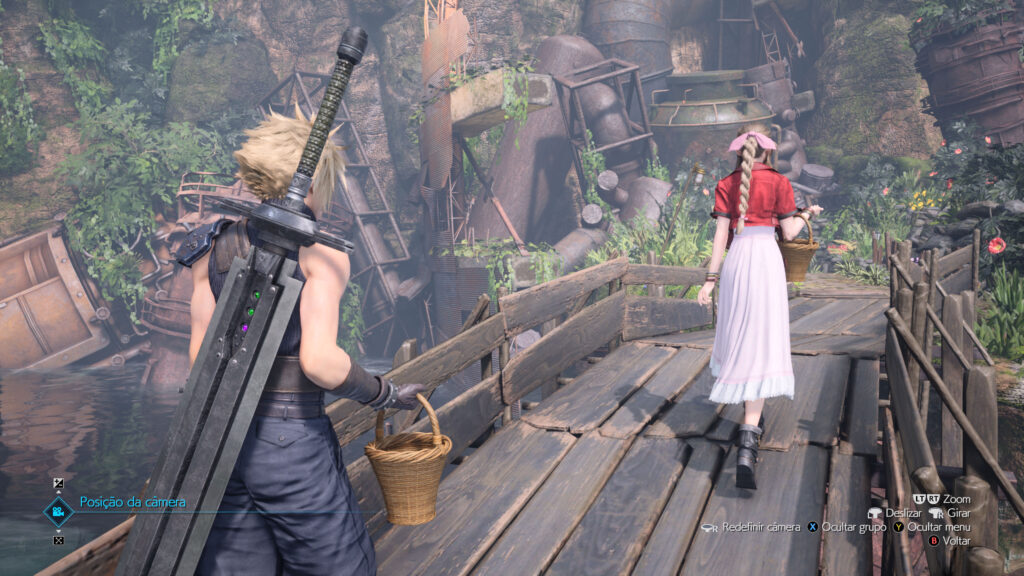Screen dimensions: 1024x576
Task: Switch to the exposure plus-minus icon
Action: click(58, 483)
